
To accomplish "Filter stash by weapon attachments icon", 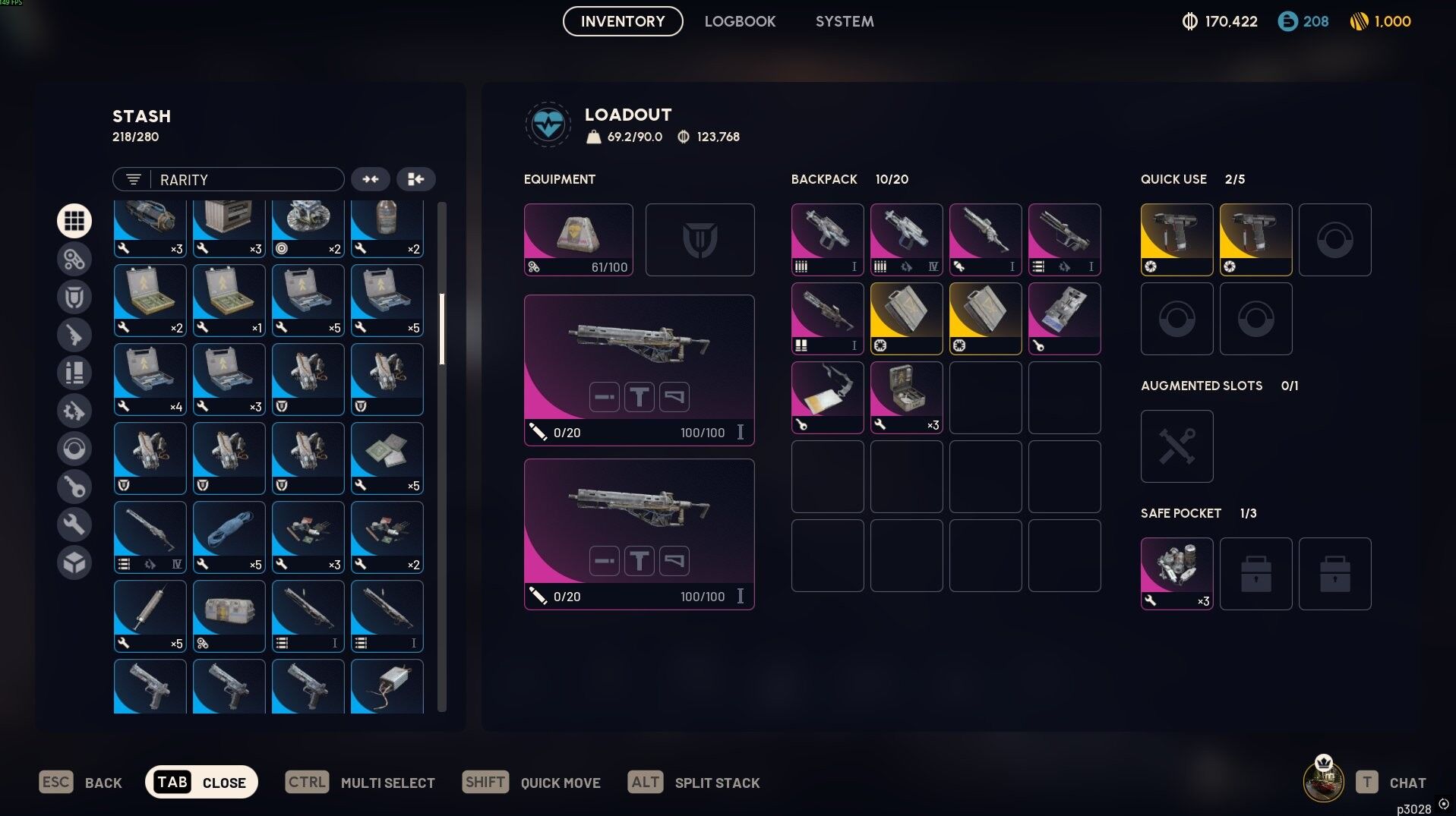I will pos(74,258).
